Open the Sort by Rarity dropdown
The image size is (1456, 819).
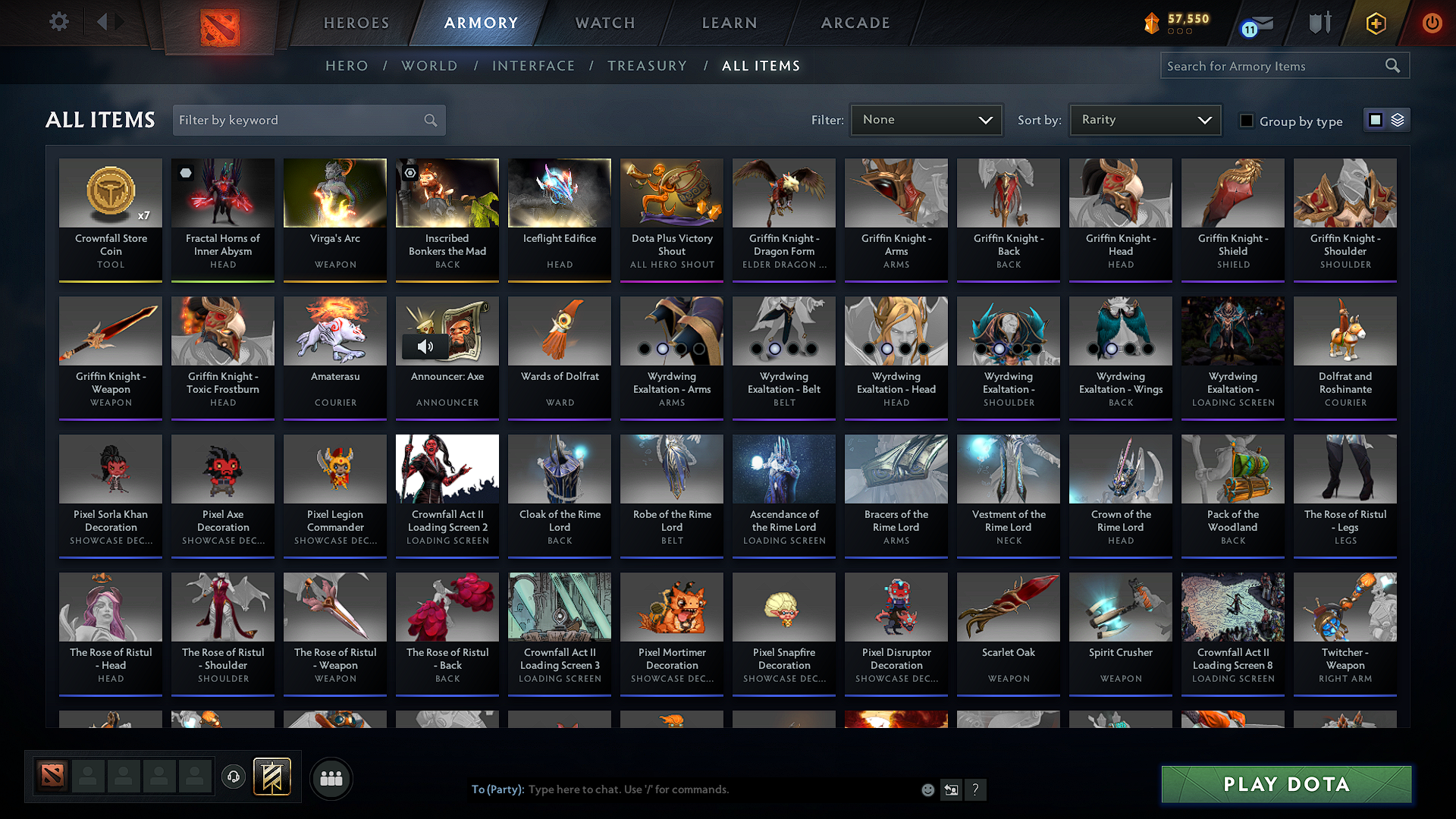(x=1144, y=119)
